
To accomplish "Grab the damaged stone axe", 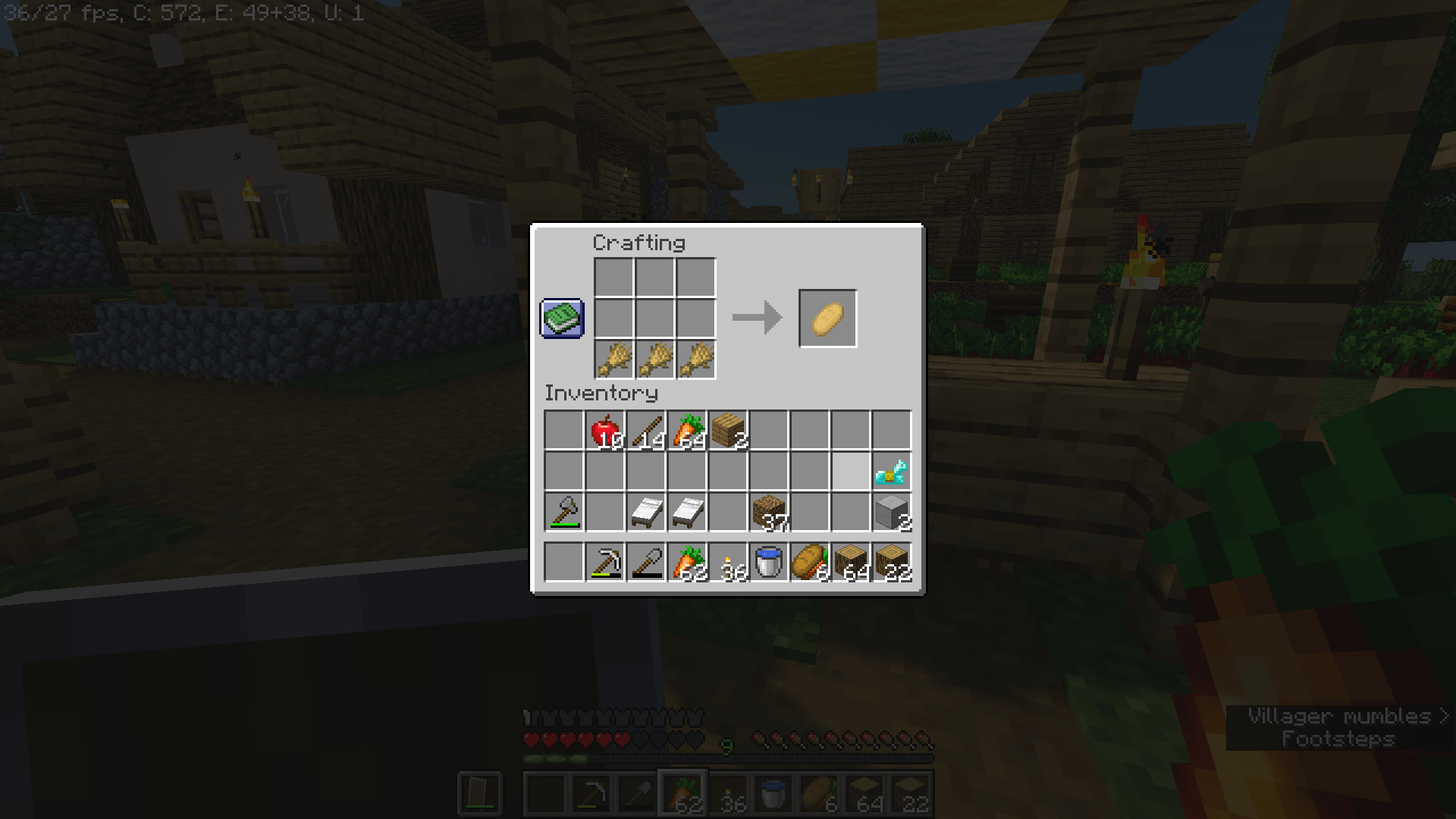I will click(563, 512).
